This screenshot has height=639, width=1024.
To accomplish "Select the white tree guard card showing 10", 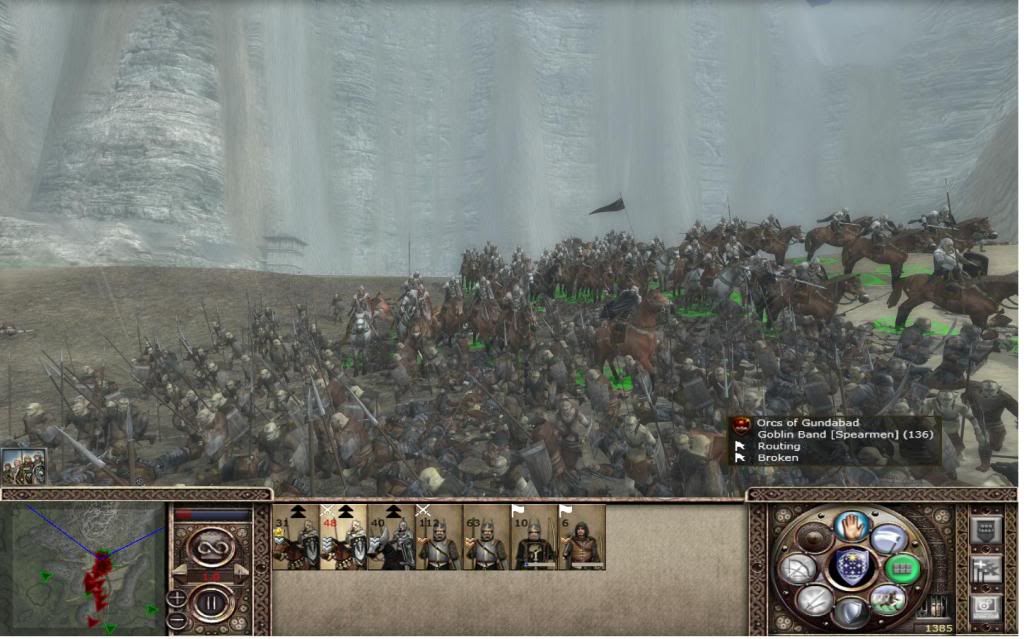I will point(535,538).
